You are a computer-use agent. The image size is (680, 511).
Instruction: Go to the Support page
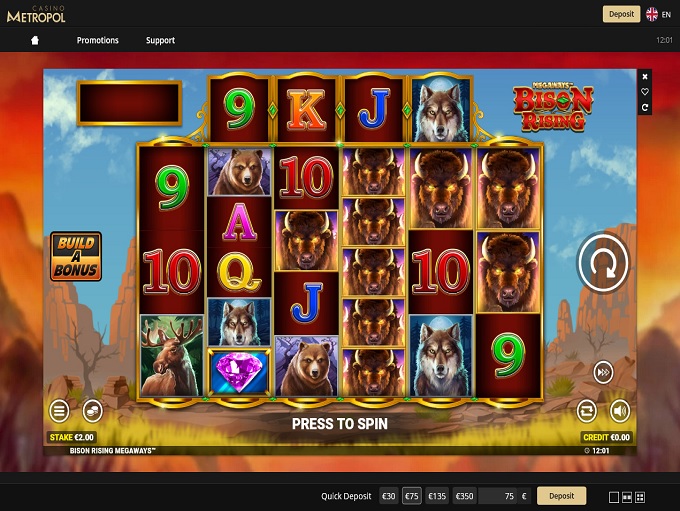click(160, 41)
